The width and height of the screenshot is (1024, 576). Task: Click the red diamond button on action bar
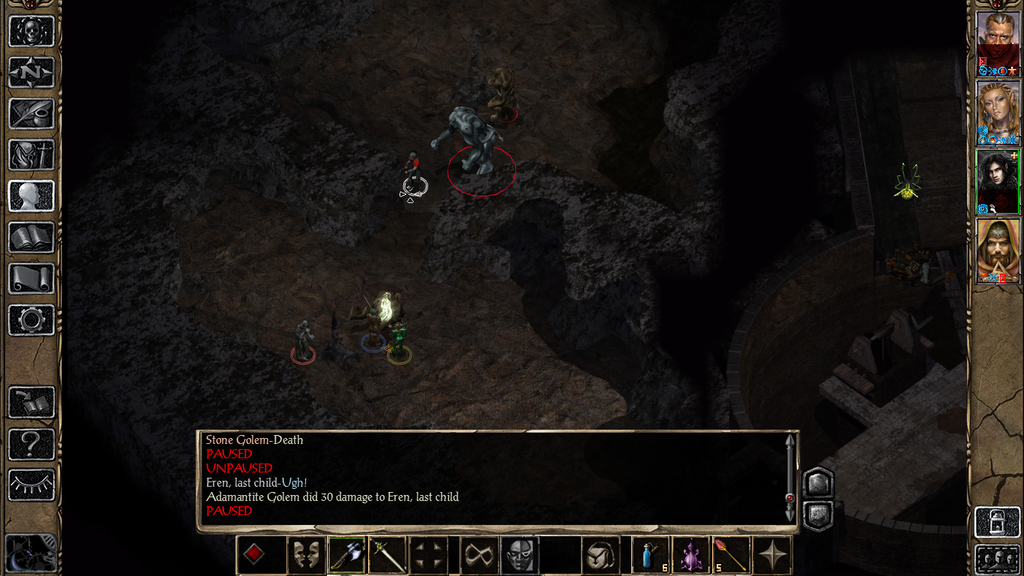(x=254, y=555)
